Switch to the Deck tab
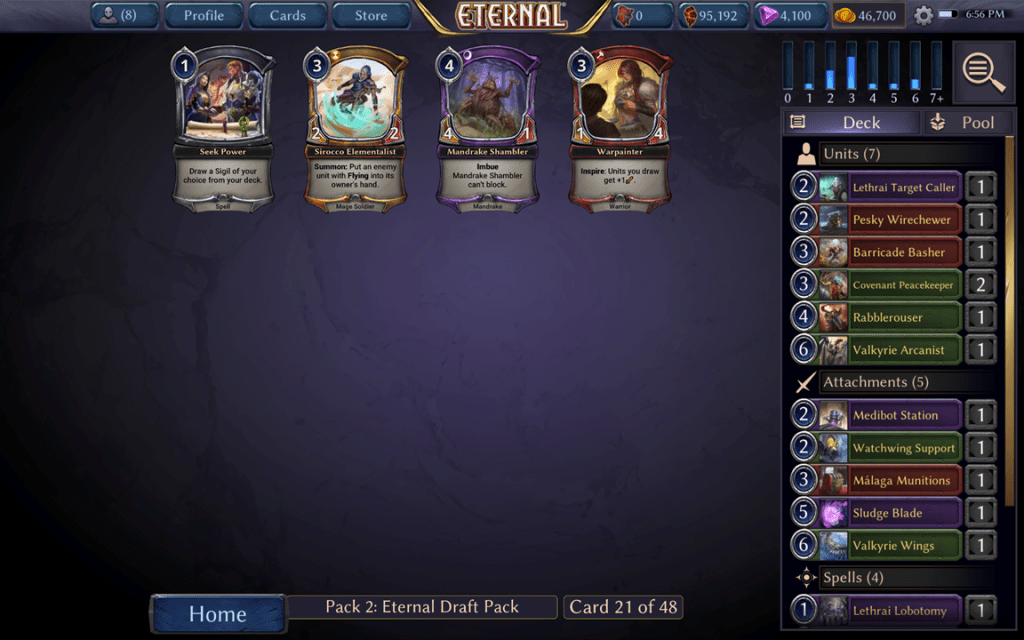Screen dimensions: 1024x640 (x=850, y=122)
